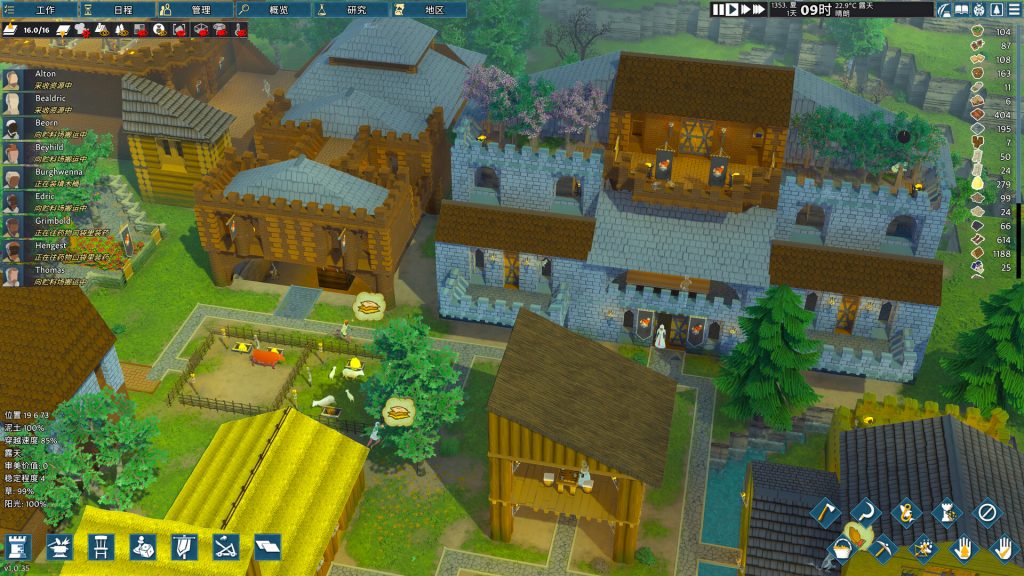Pause the game
The image size is (1024, 576).
click(719, 9)
